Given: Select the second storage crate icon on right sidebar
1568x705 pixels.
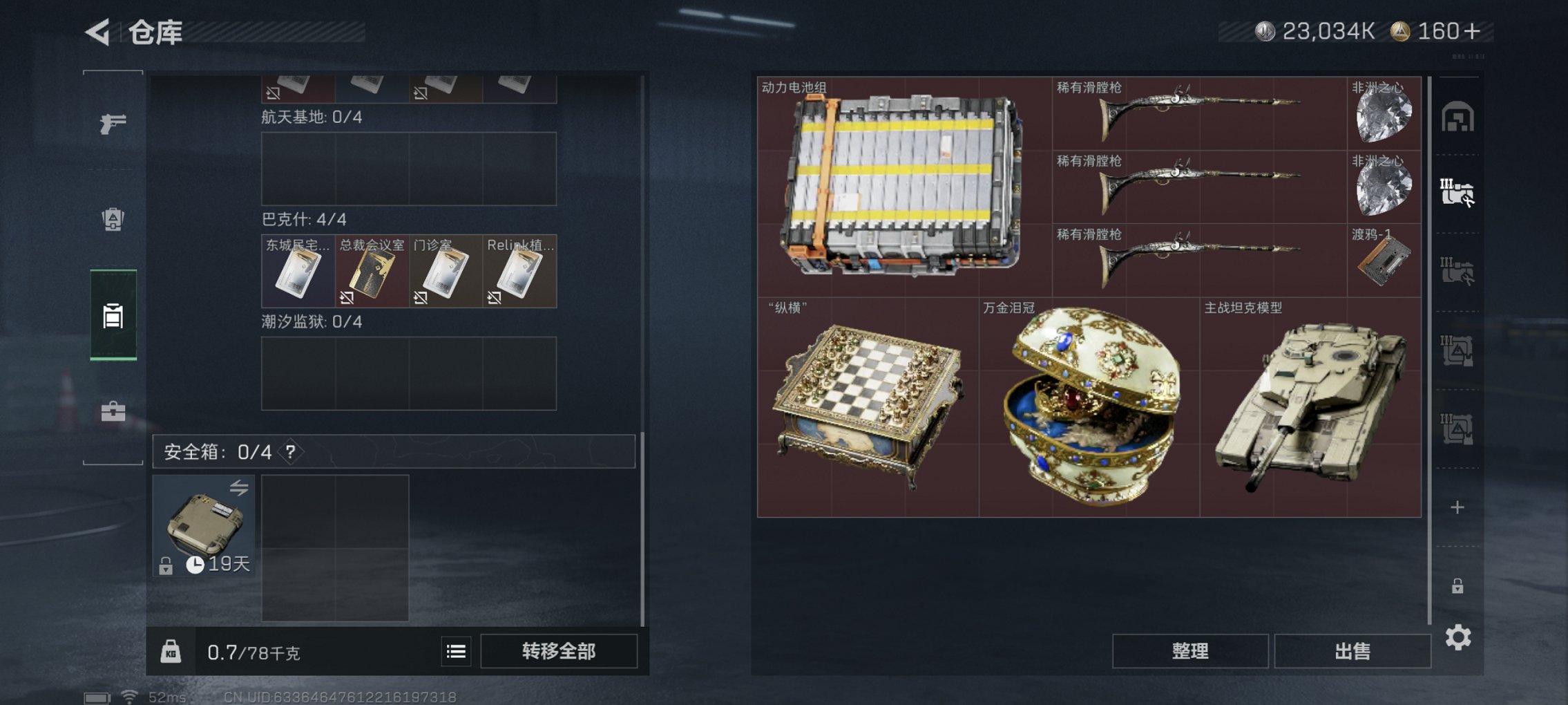Looking at the screenshot, I should [x=1459, y=192].
